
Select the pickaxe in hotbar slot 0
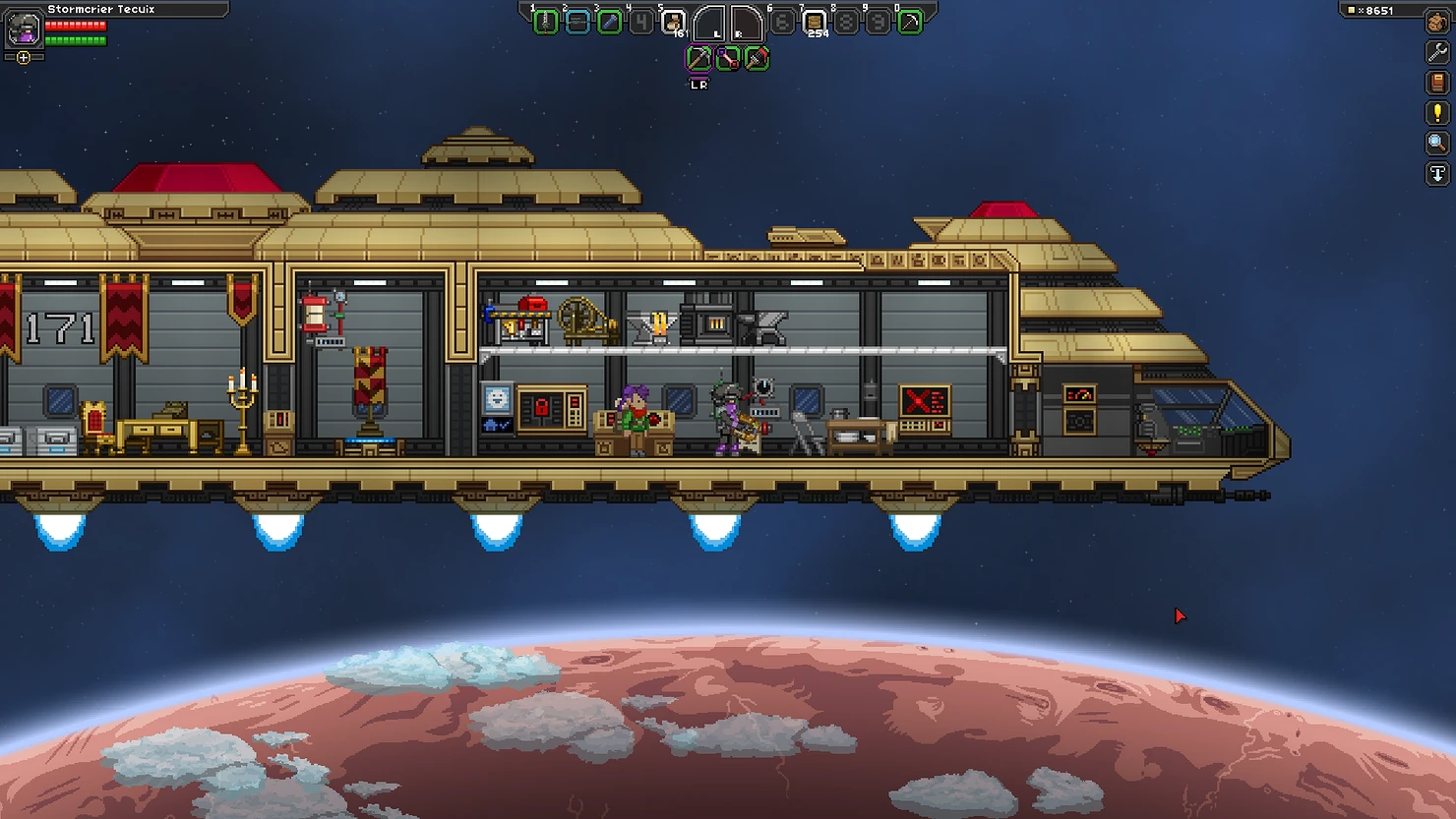[x=911, y=22]
